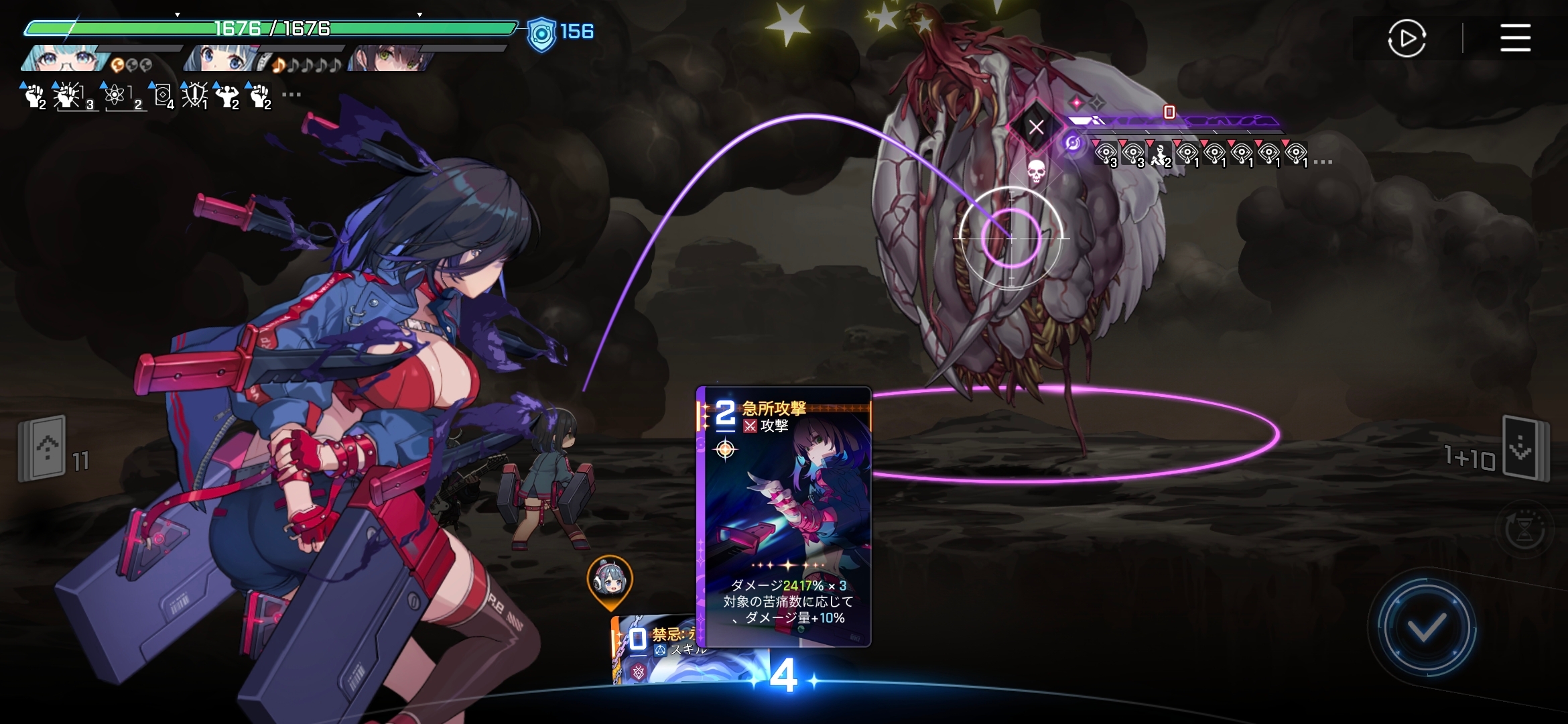Expand the player buff list ellipsis
1568x724 pixels.
click(x=291, y=95)
